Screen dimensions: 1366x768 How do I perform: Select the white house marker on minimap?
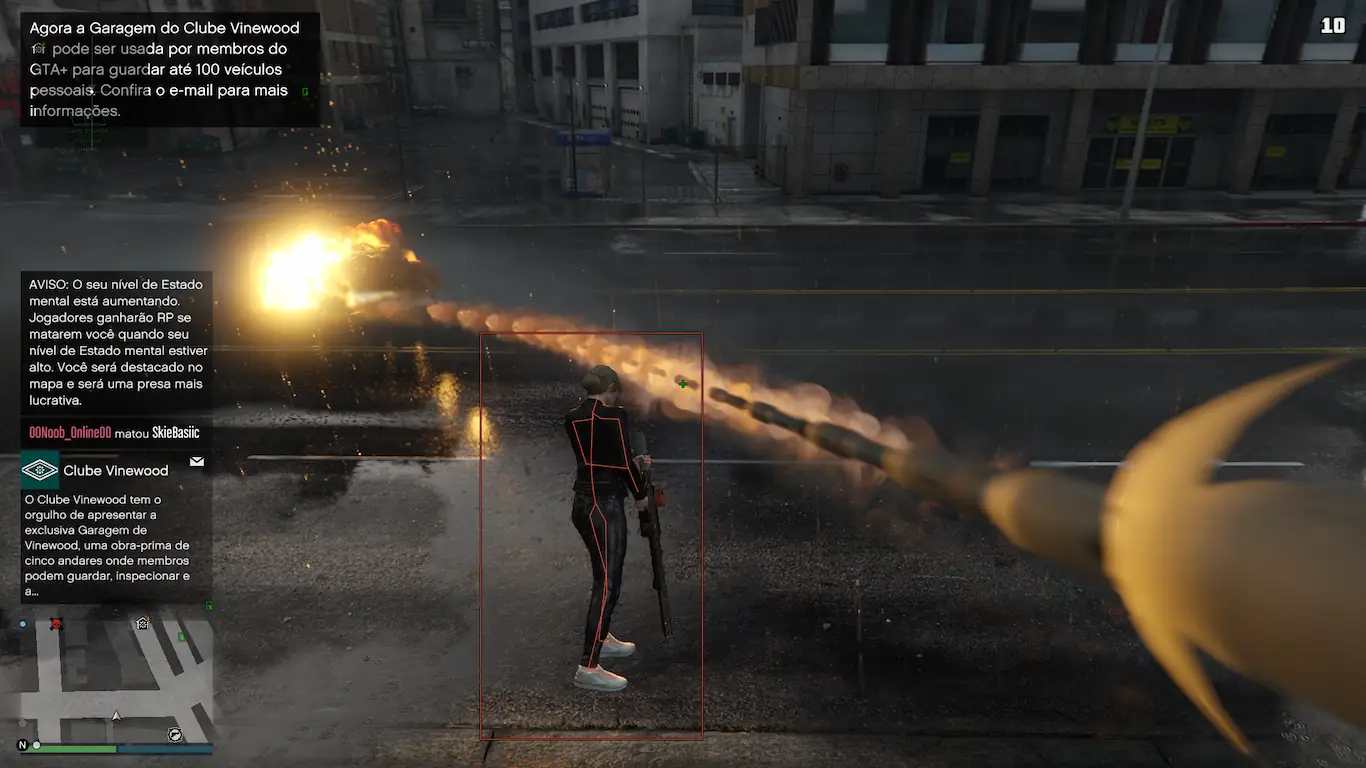pyautogui.click(x=142, y=623)
